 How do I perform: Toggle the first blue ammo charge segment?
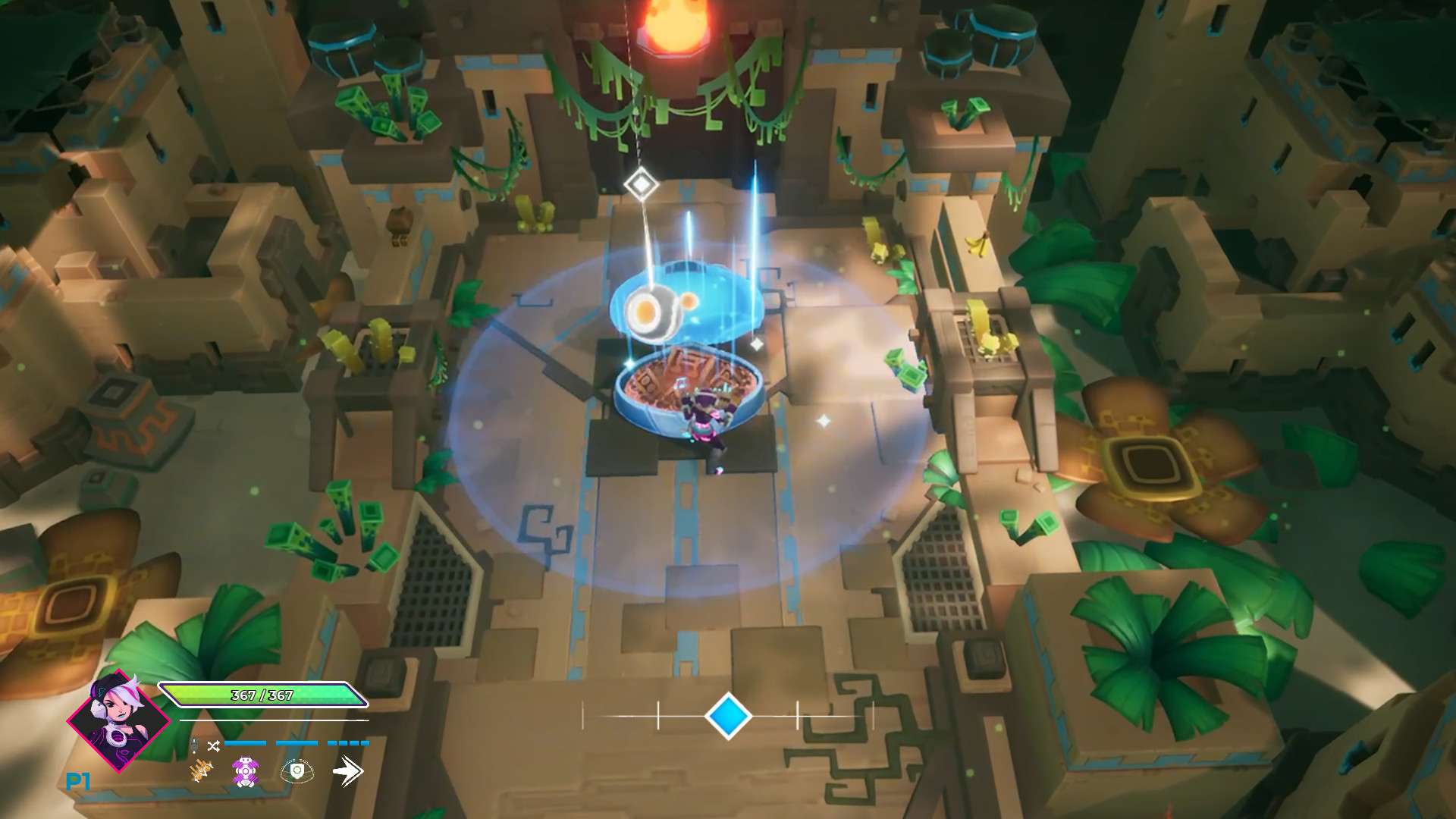[244, 743]
